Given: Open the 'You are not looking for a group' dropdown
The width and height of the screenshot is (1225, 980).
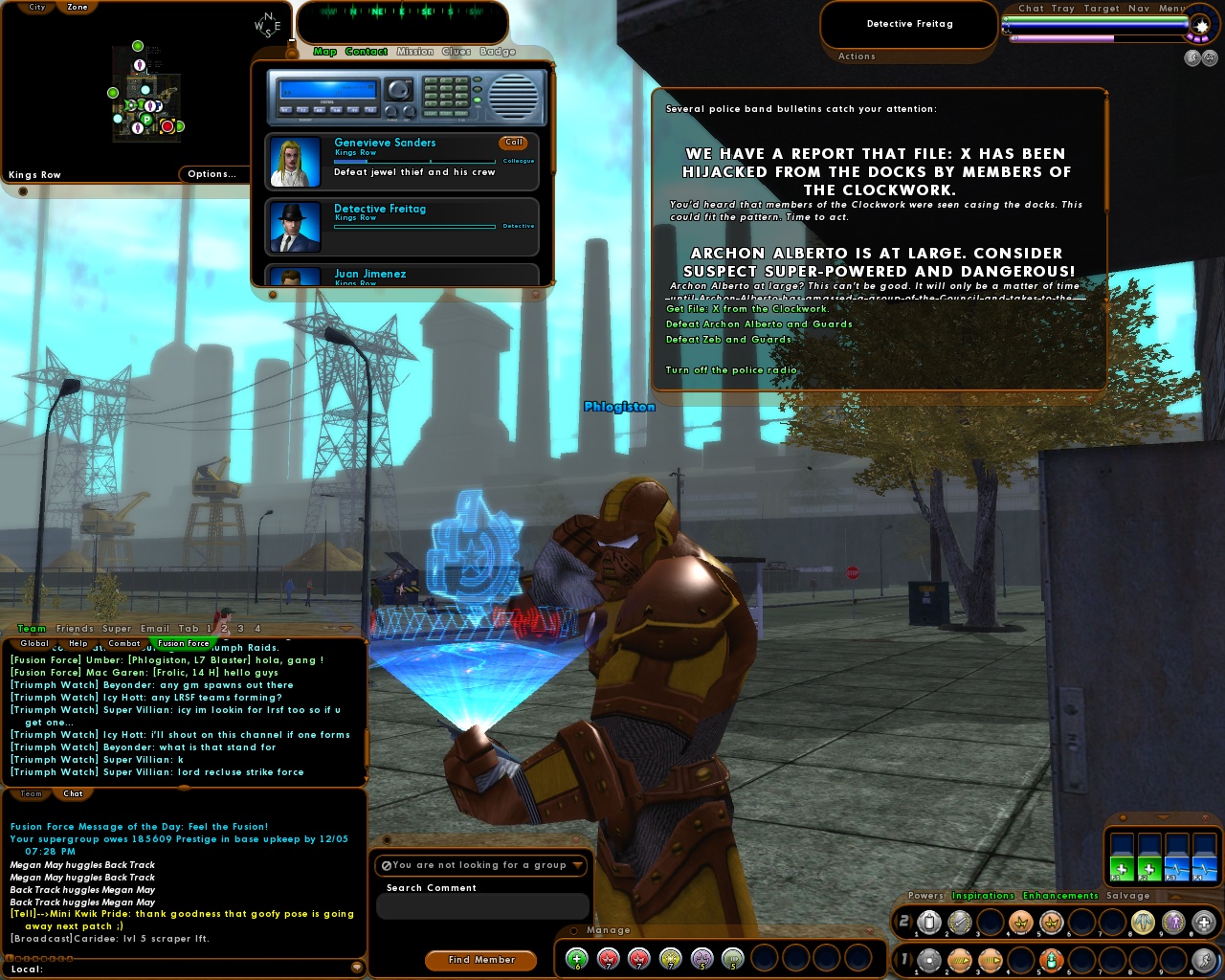Looking at the screenshot, I should 480,865.
